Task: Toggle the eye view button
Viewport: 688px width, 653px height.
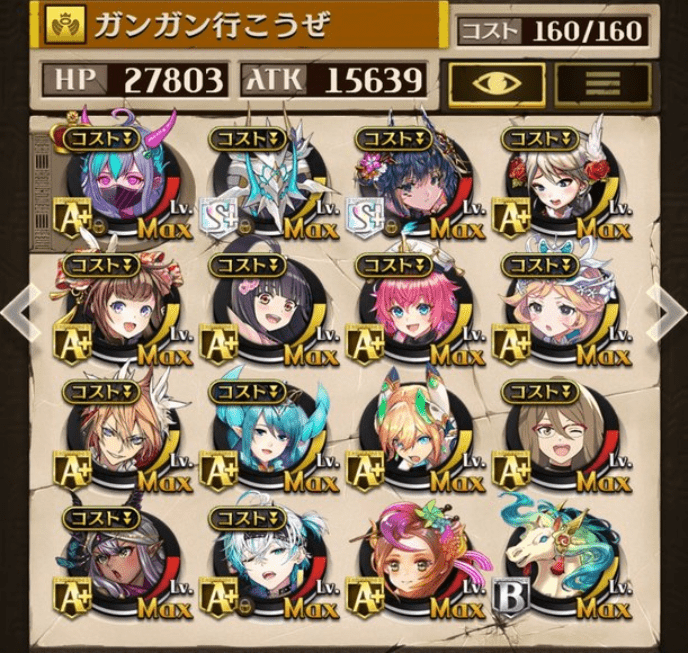Action: click(x=497, y=82)
